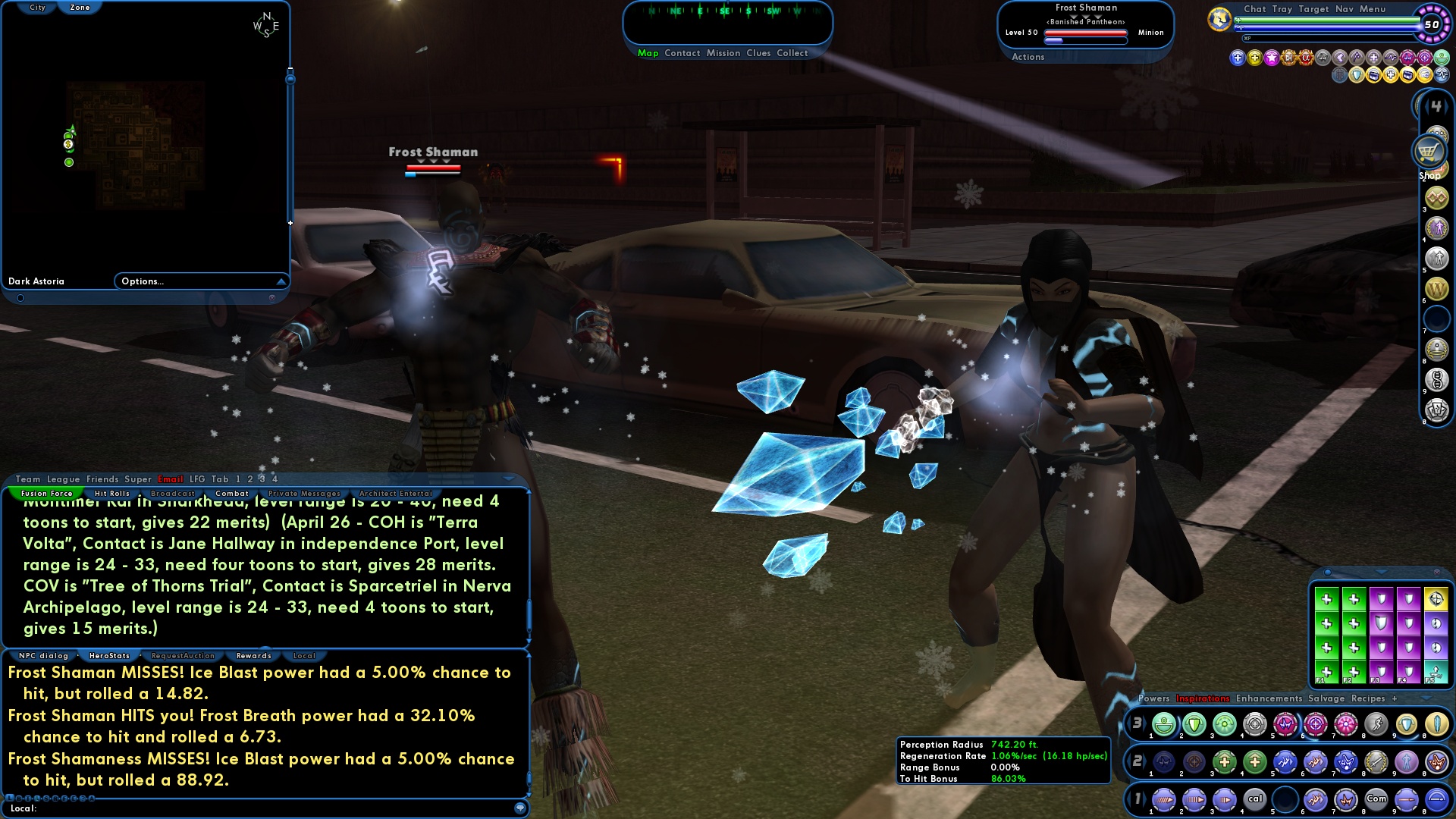The height and width of the screenshot is (819, 1456).
Task: Click the purple star icon near the top right
Action: pos(1272,58)
